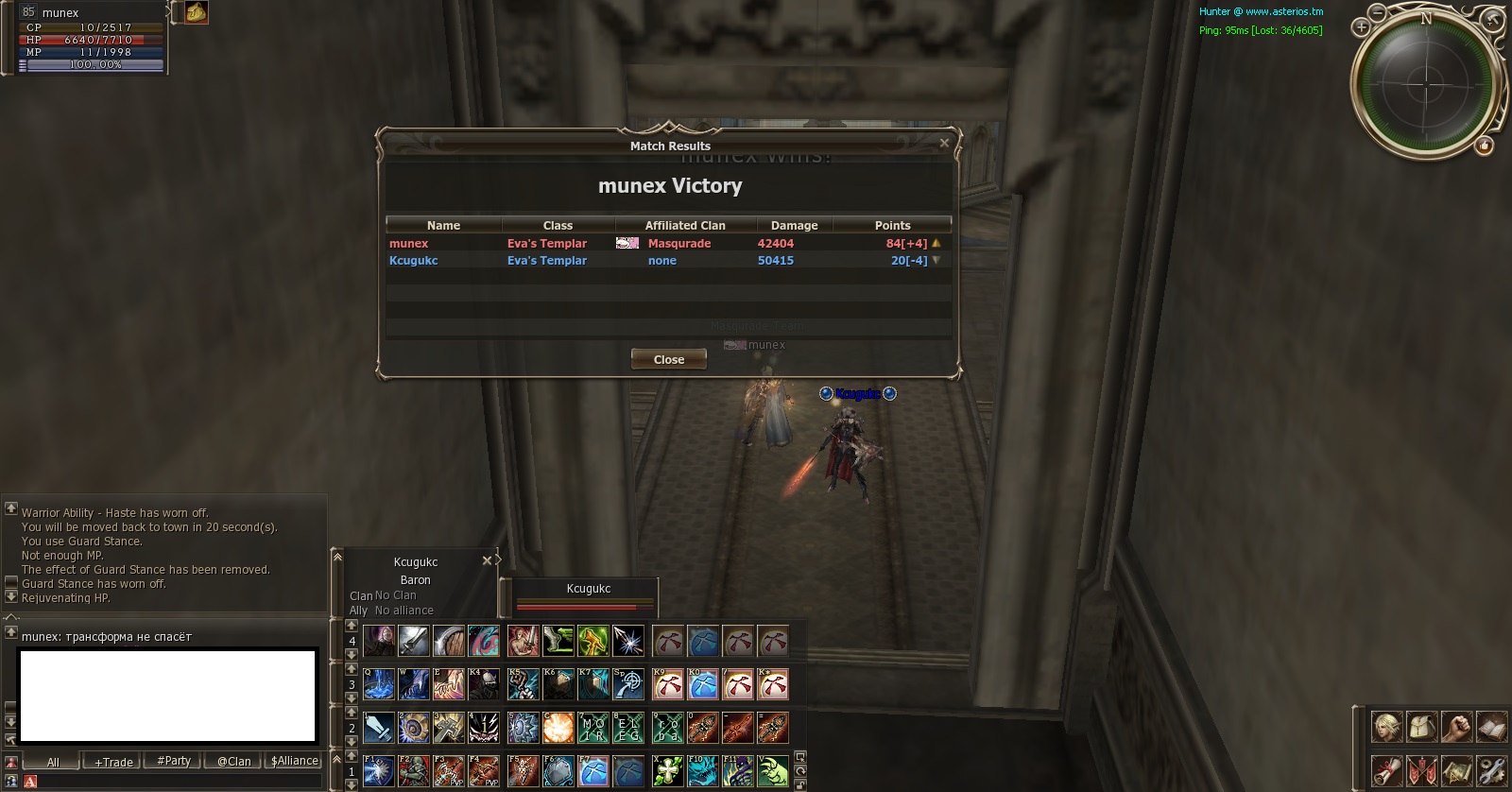
Task: Close the Match Results with the Close button
Action: click(669, 359)
